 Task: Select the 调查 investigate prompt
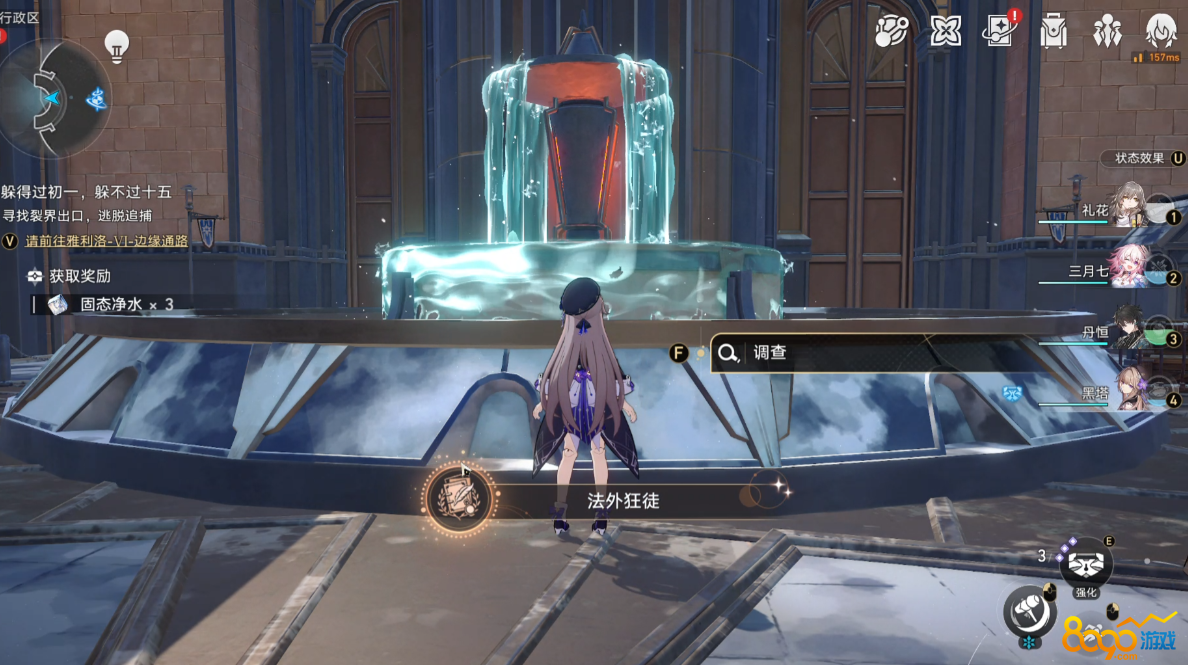770,352
